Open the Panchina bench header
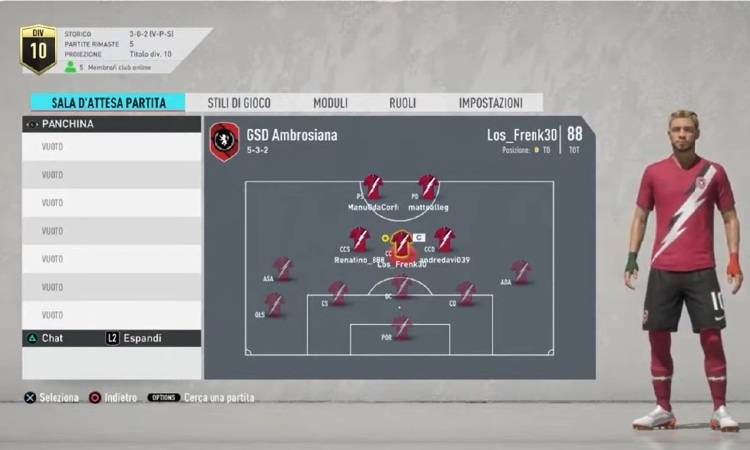 click(111, 124)
